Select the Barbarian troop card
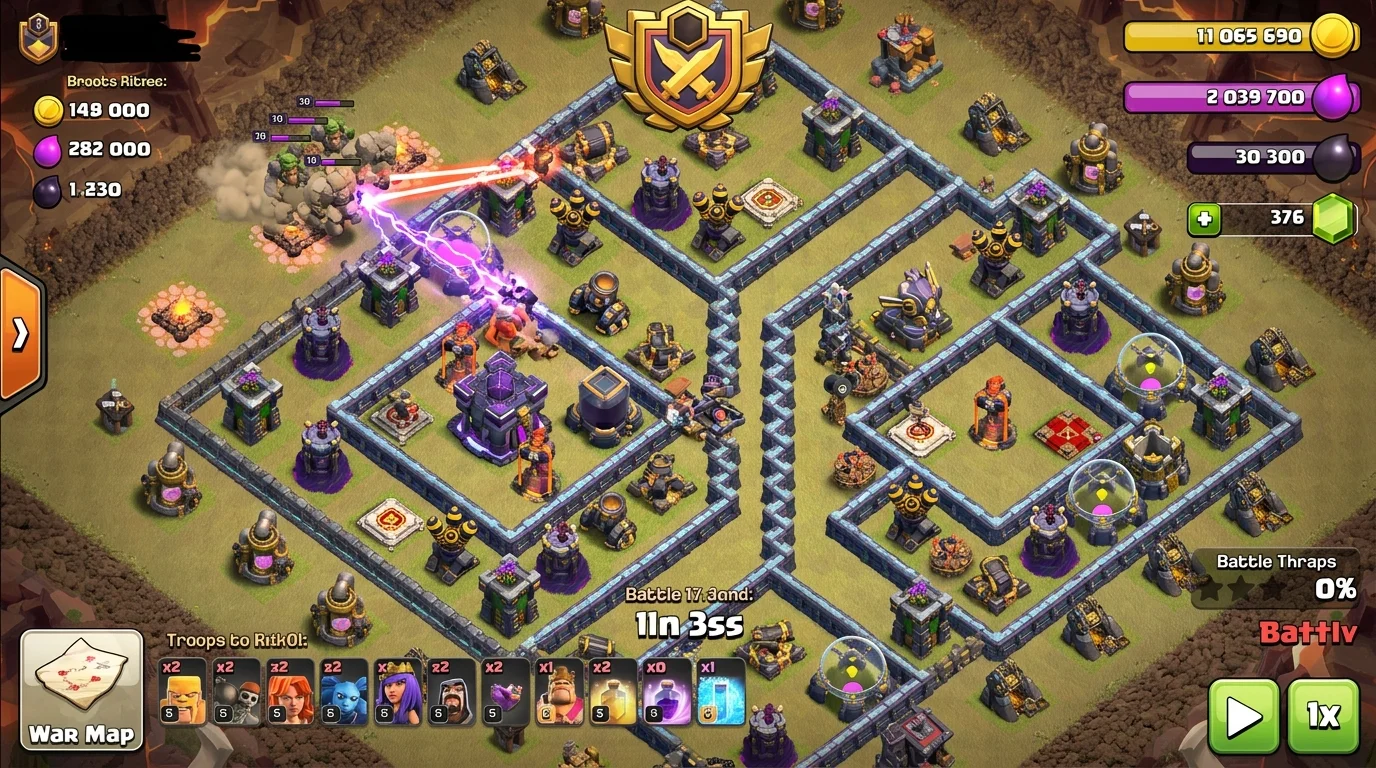The height and width of the screenshot is (768, 1376). click(x=183, y=691)
